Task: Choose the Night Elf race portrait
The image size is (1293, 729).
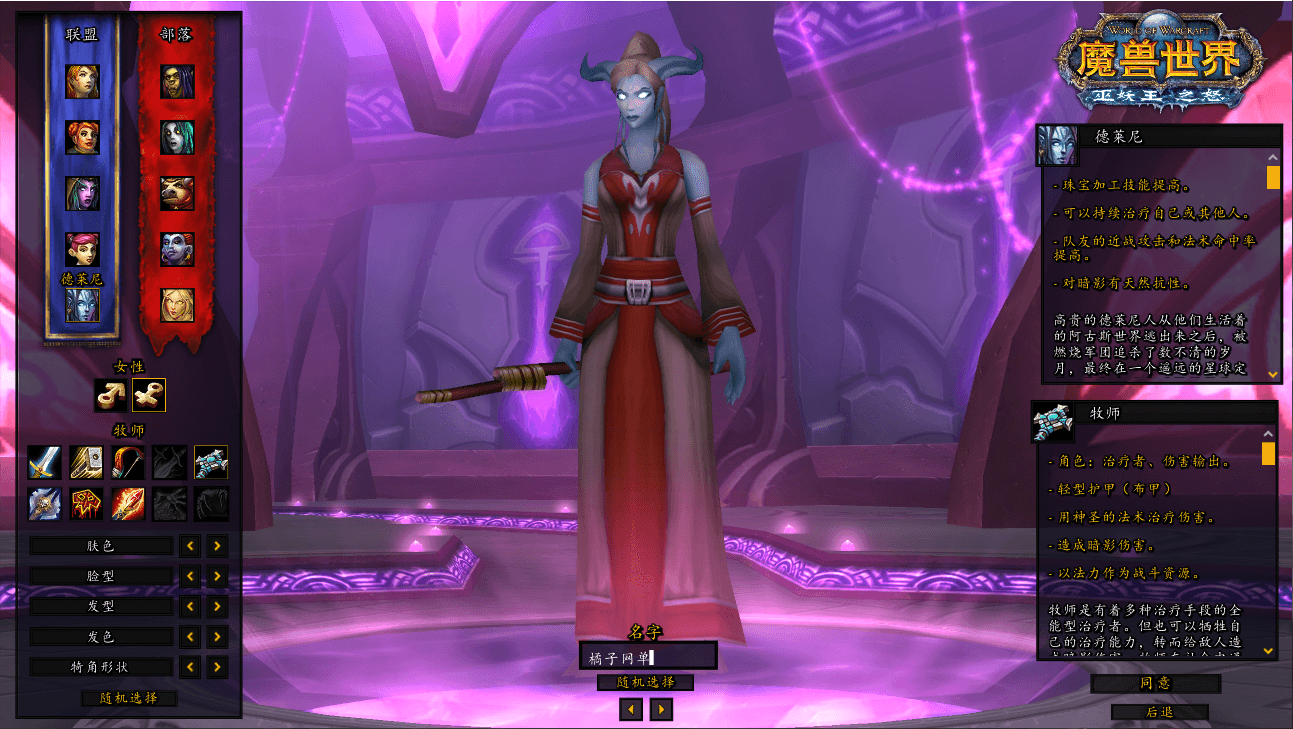Action: pos(83,193)
